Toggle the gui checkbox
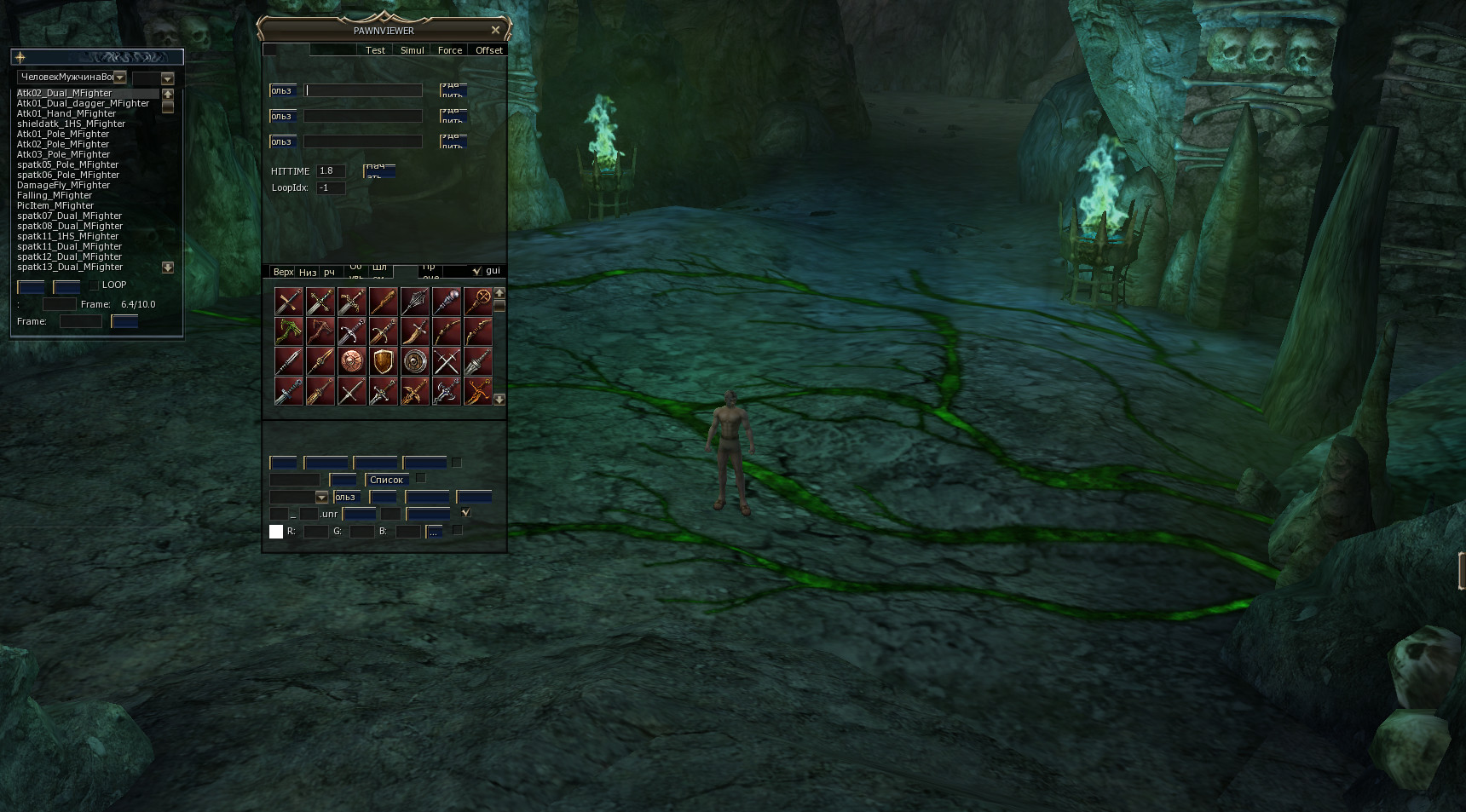The height and width of the screenshot is (812, 1466). 476,271
